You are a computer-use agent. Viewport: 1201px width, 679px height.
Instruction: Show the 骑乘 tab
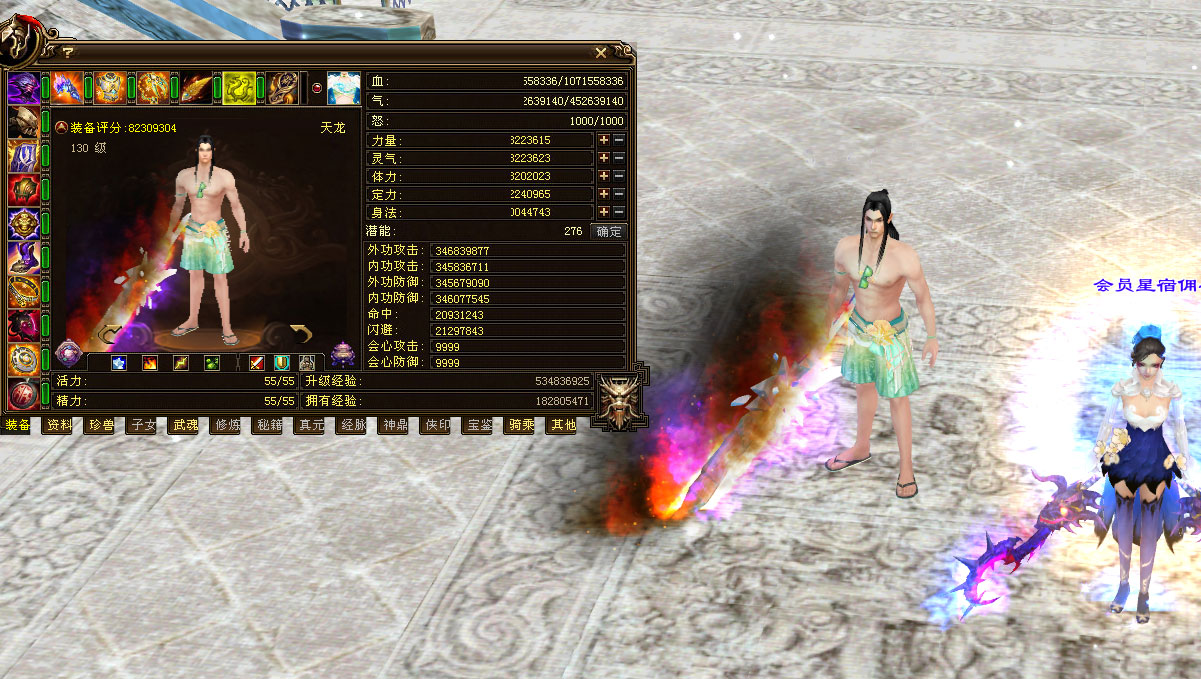pyautogui.click(x=521, y=425)
